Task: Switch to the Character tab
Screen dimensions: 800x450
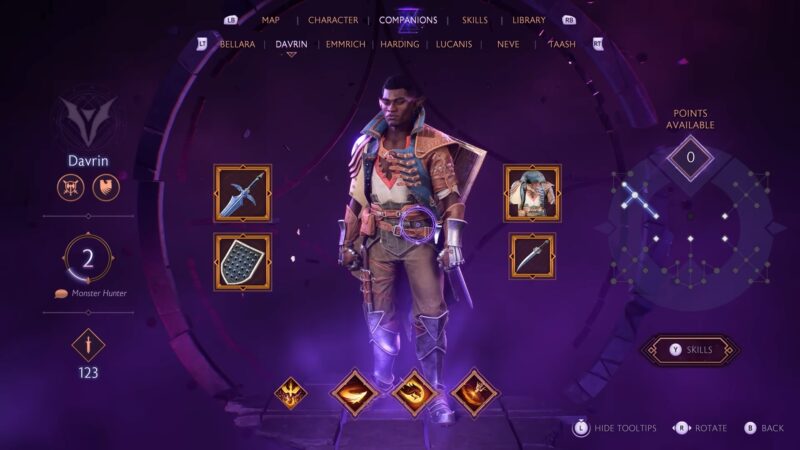Action: (x=333, y=20)
